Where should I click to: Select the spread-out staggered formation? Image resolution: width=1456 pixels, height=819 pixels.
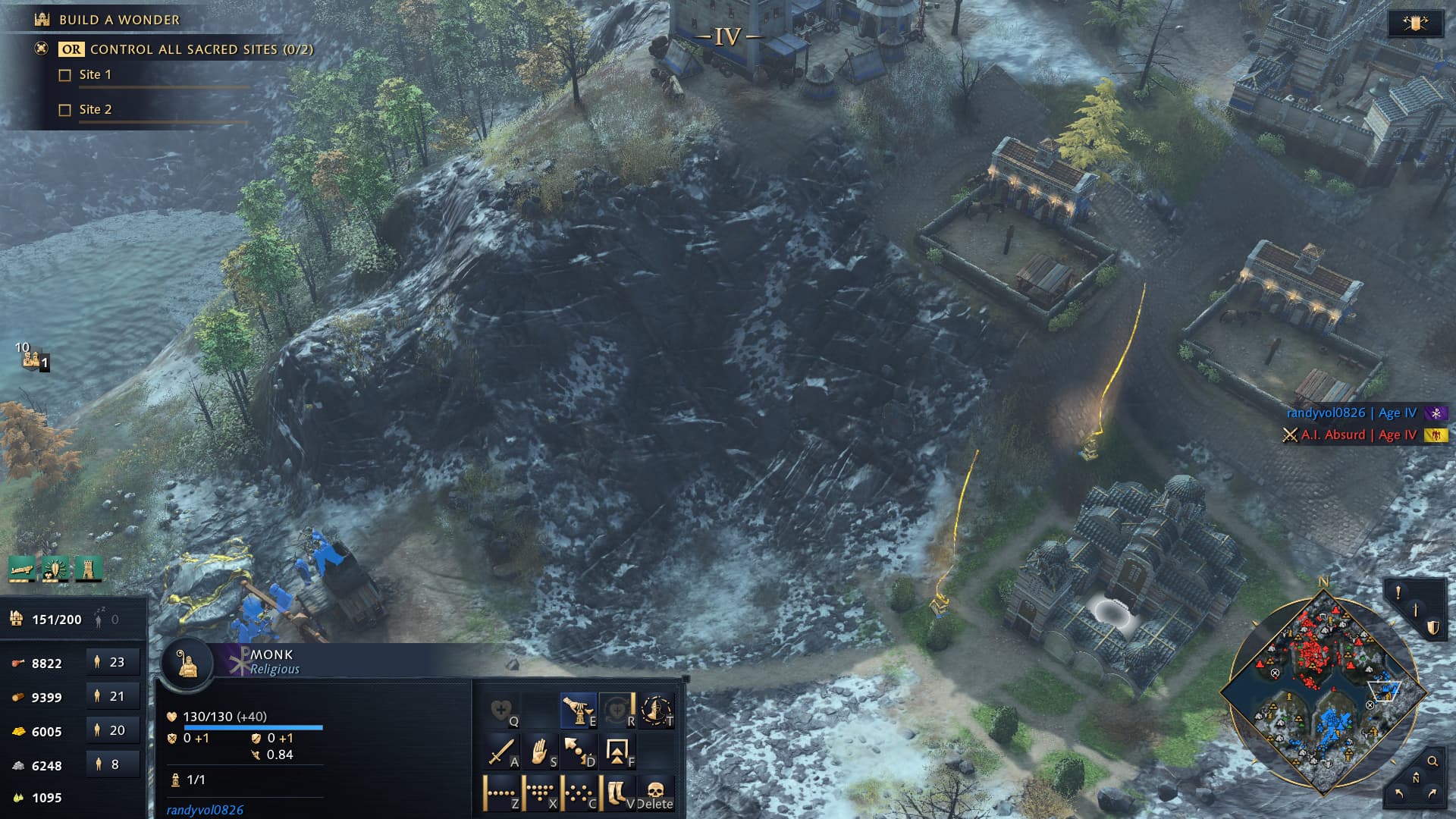(x=579, y=792)
